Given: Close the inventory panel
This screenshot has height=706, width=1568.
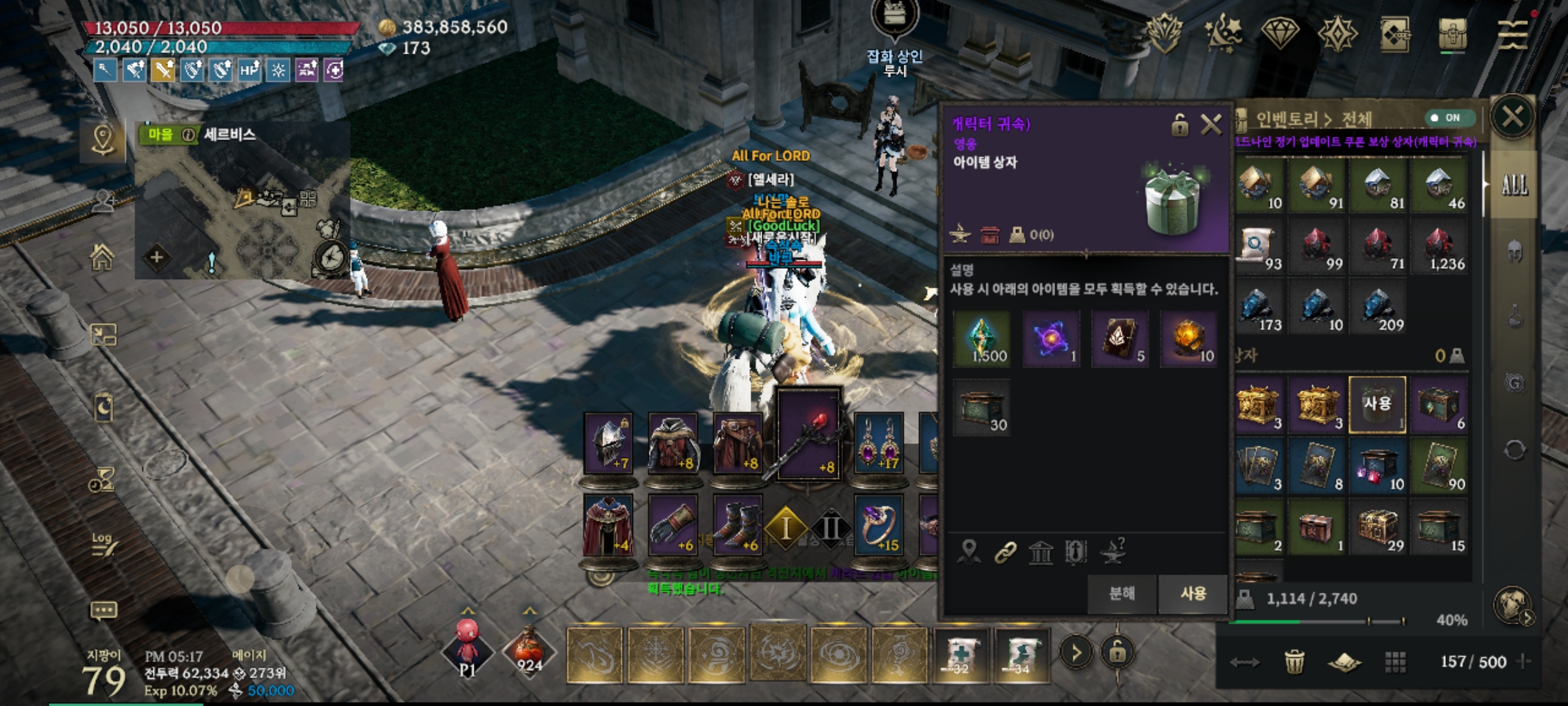Looking at the screenshot, I should pos(1512,118).
